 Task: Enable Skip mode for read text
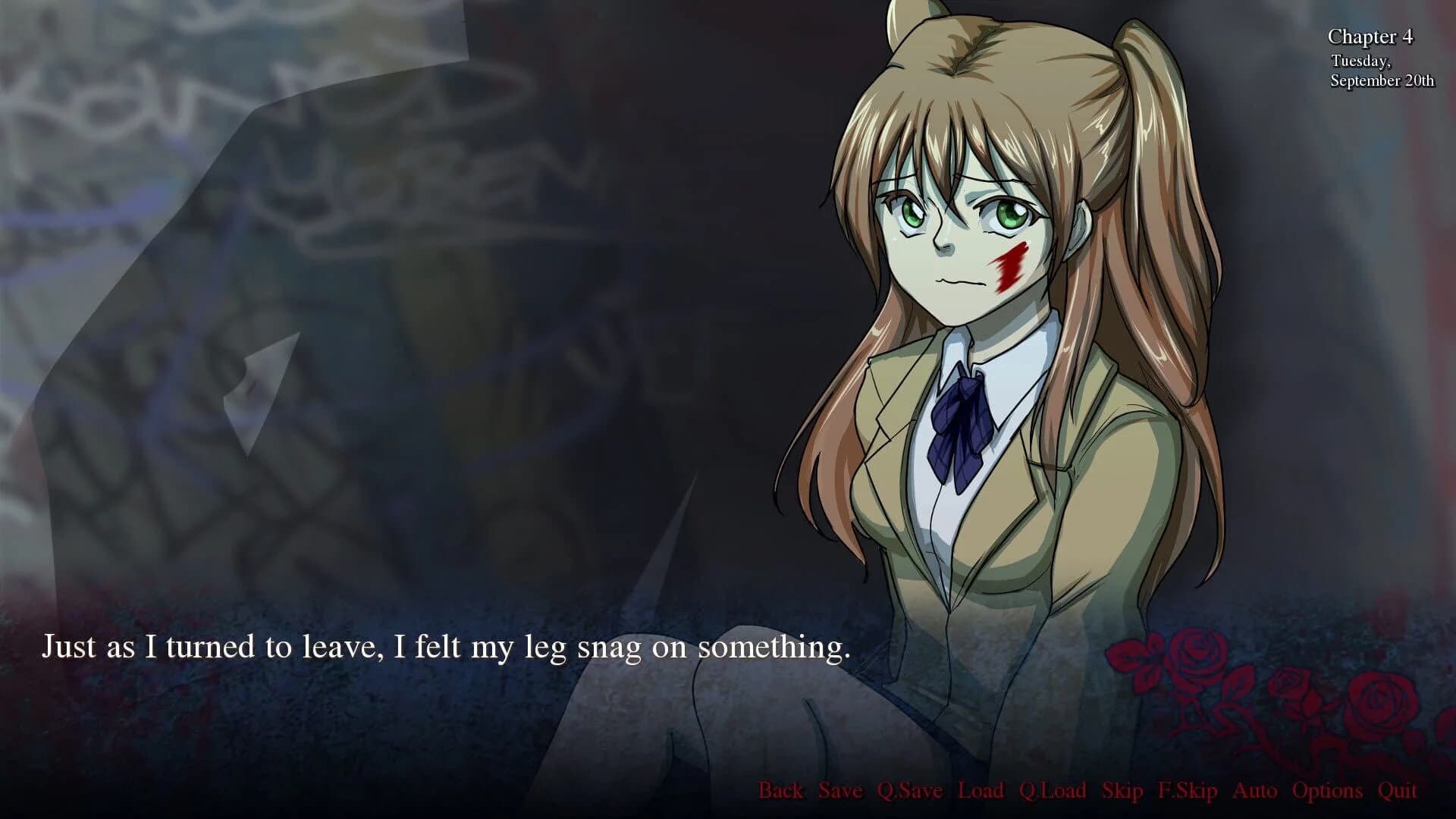coord(1122,791)
